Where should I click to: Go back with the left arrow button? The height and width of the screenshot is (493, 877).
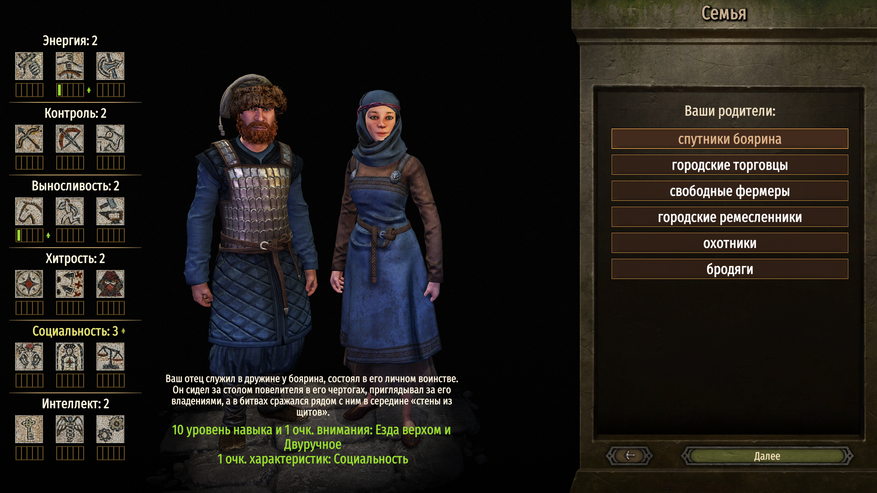point(630,456)
